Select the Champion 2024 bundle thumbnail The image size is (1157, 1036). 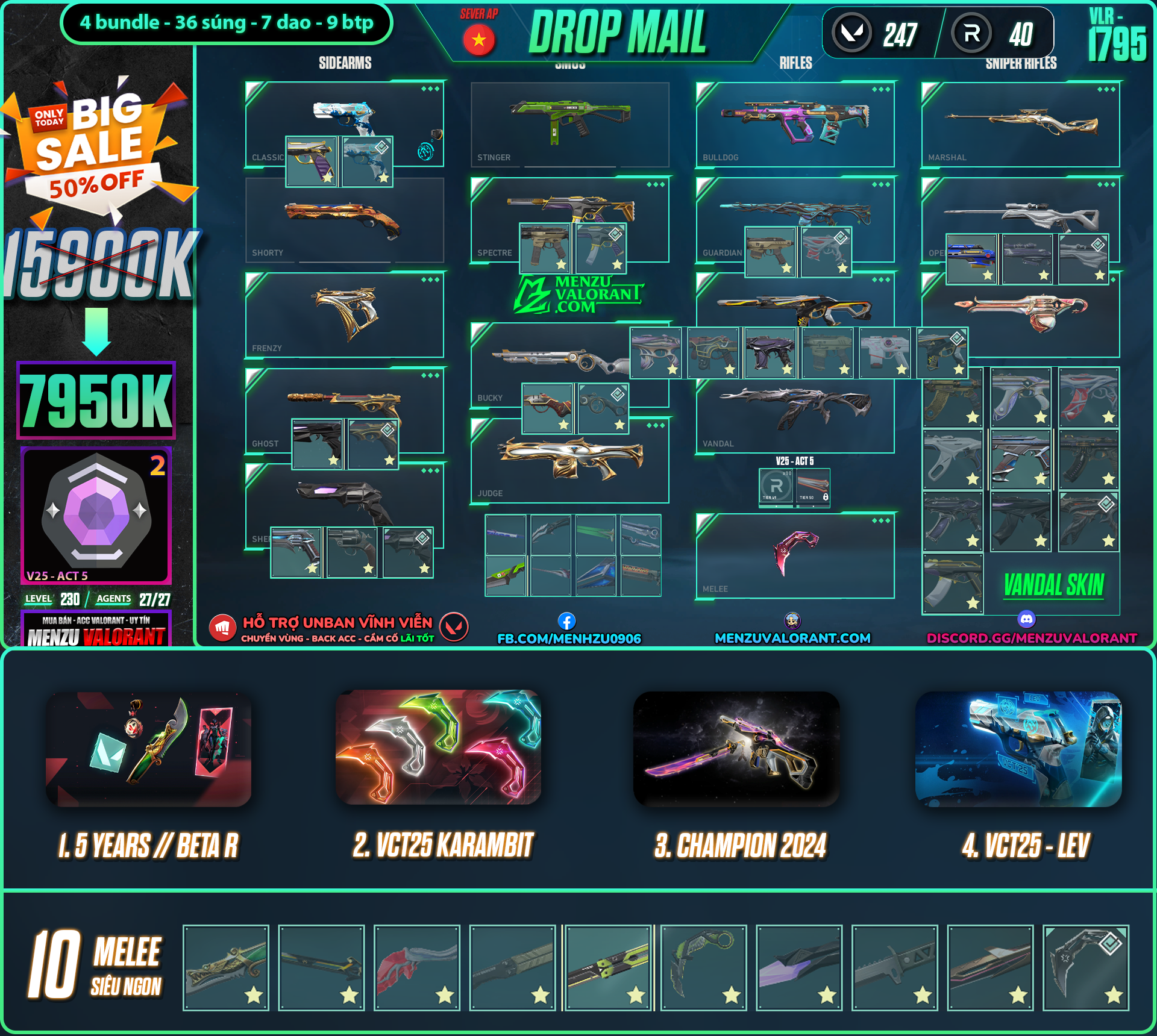pyautogui.click(x=736, y=749)
